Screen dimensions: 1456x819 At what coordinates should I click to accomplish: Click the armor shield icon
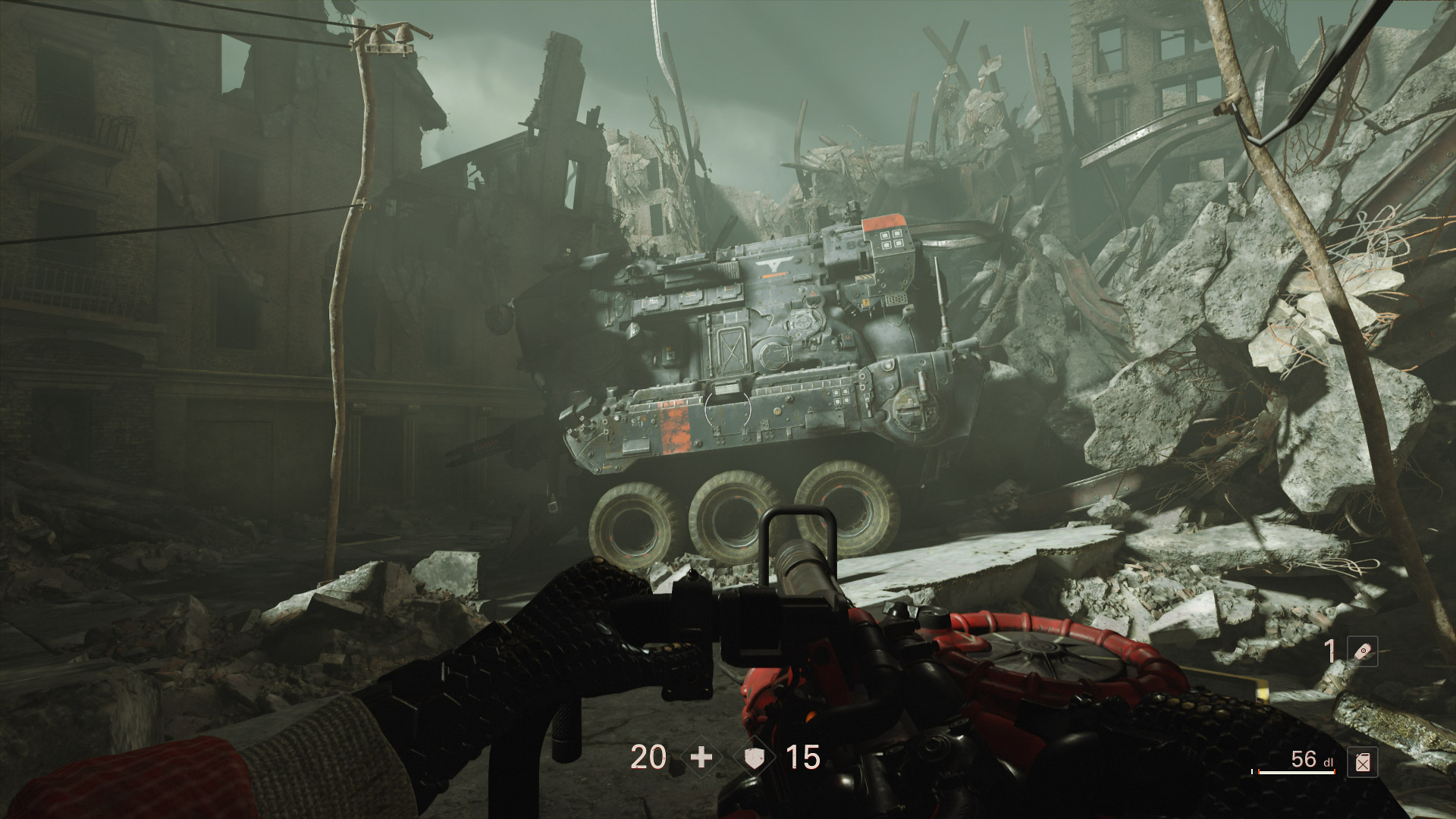(x=756, y=757)
